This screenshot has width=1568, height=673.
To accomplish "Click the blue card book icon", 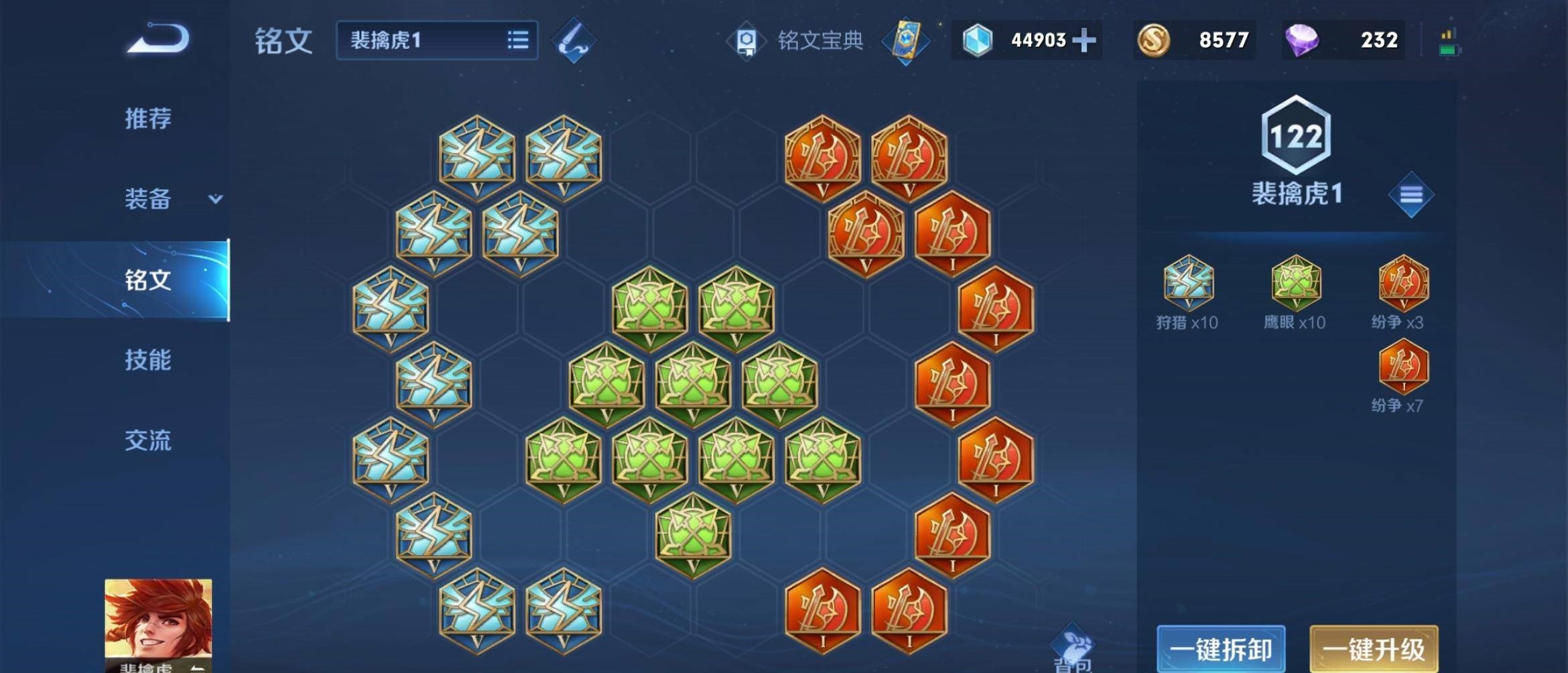I will coord(905,41).
